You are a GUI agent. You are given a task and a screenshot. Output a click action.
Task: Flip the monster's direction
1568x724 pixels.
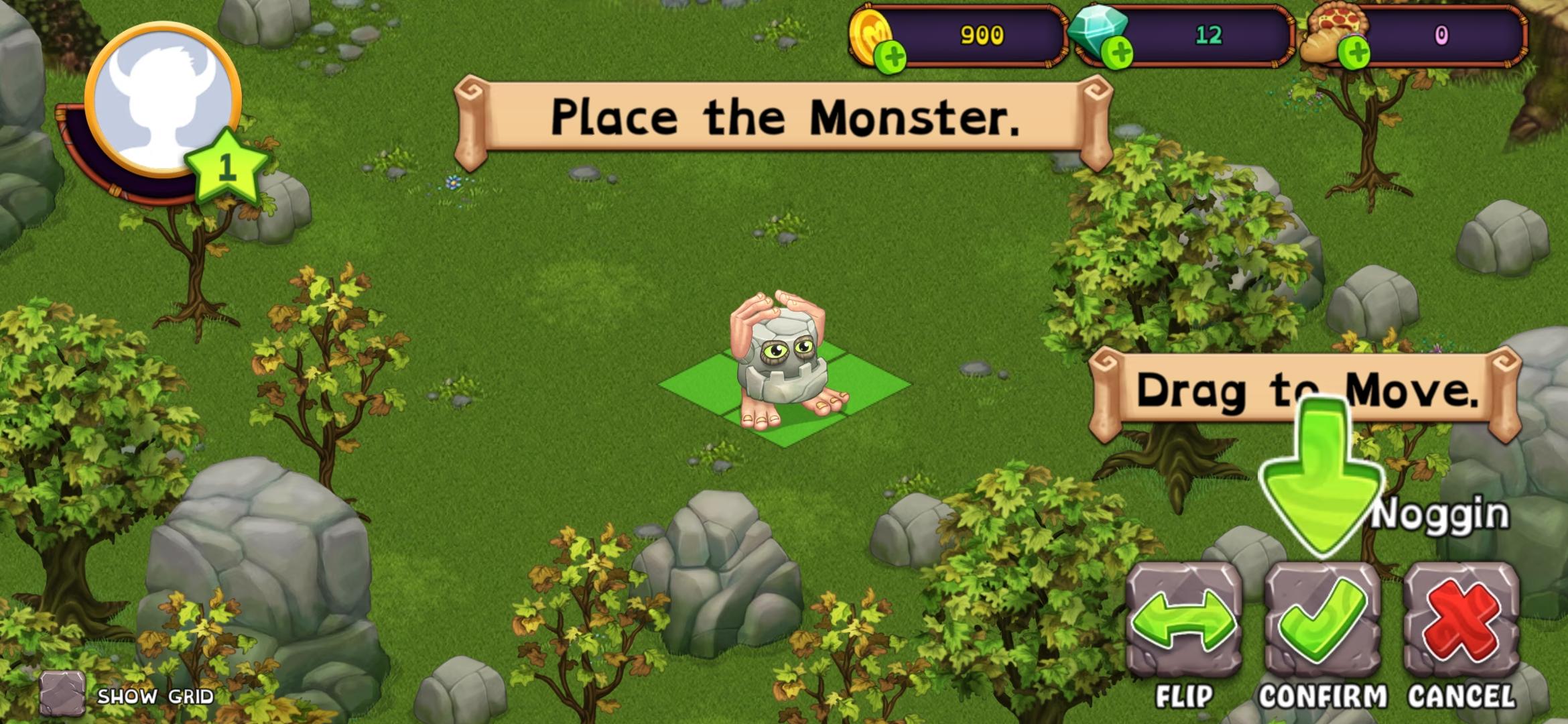click(x=1183, y=620)
